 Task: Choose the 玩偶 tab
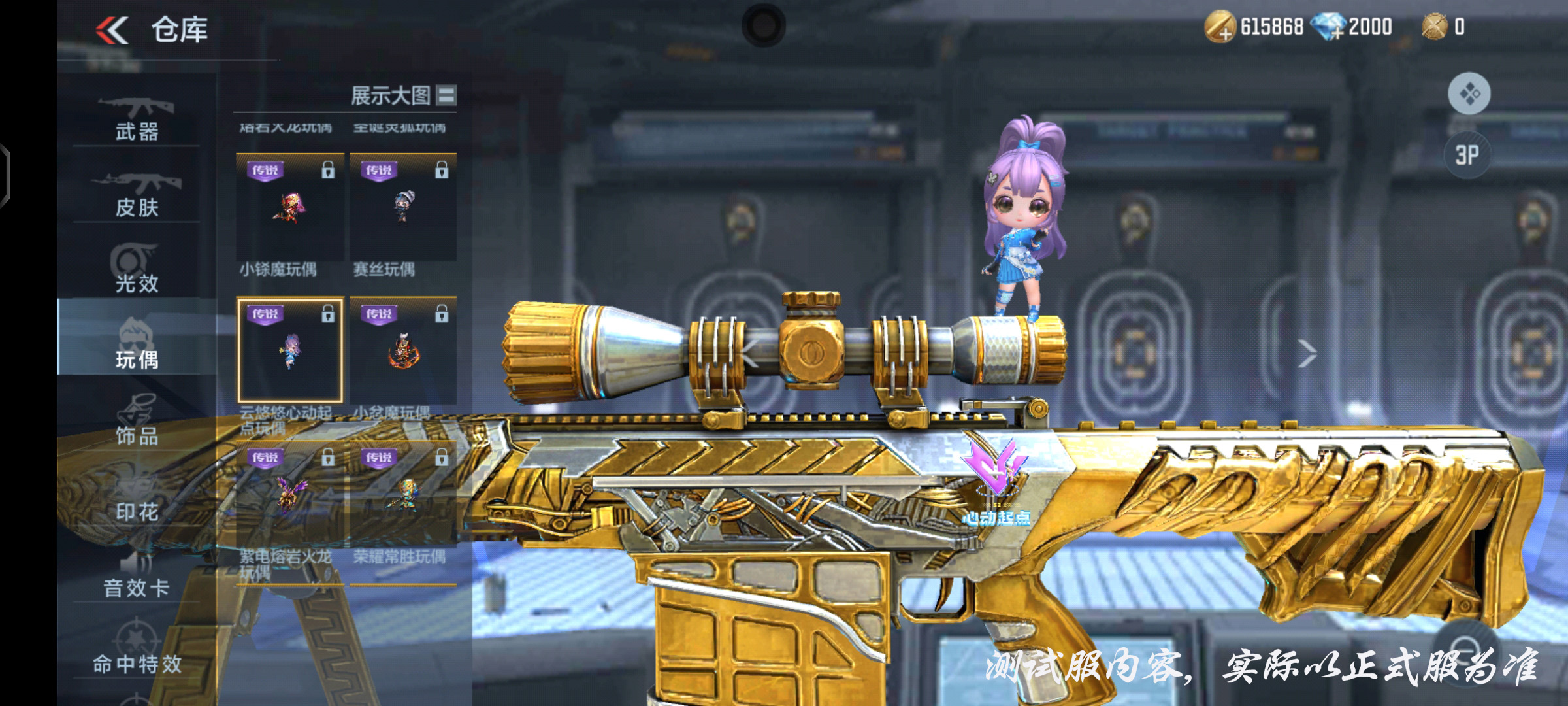point(137,345)
